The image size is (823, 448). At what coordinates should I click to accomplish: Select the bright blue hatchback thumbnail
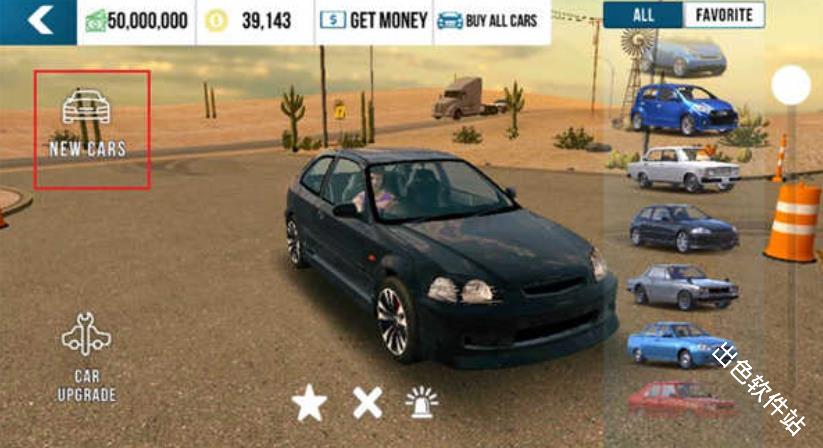click(683, 108)
